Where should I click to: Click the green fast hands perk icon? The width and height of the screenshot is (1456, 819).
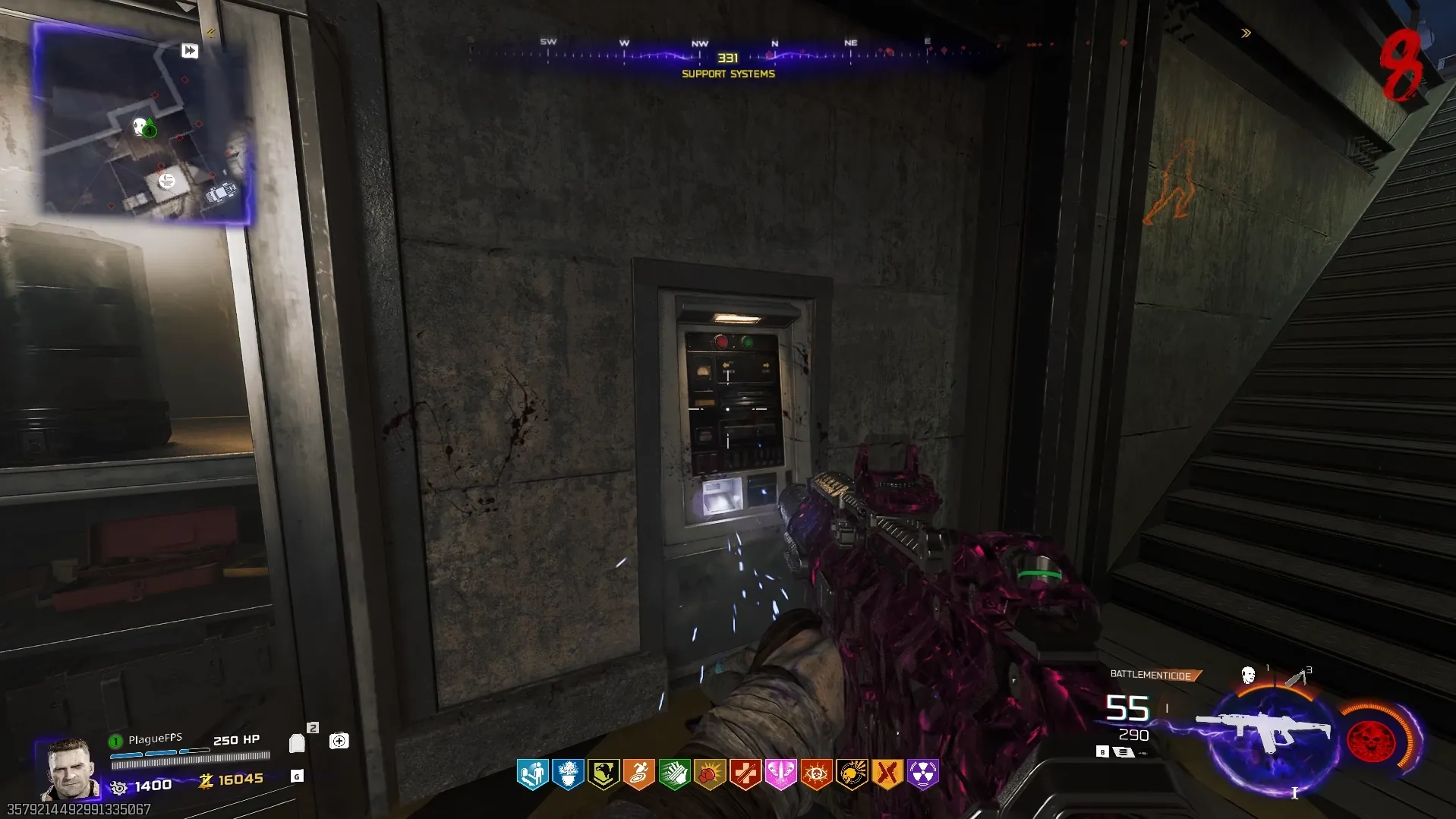pos(674,774)
